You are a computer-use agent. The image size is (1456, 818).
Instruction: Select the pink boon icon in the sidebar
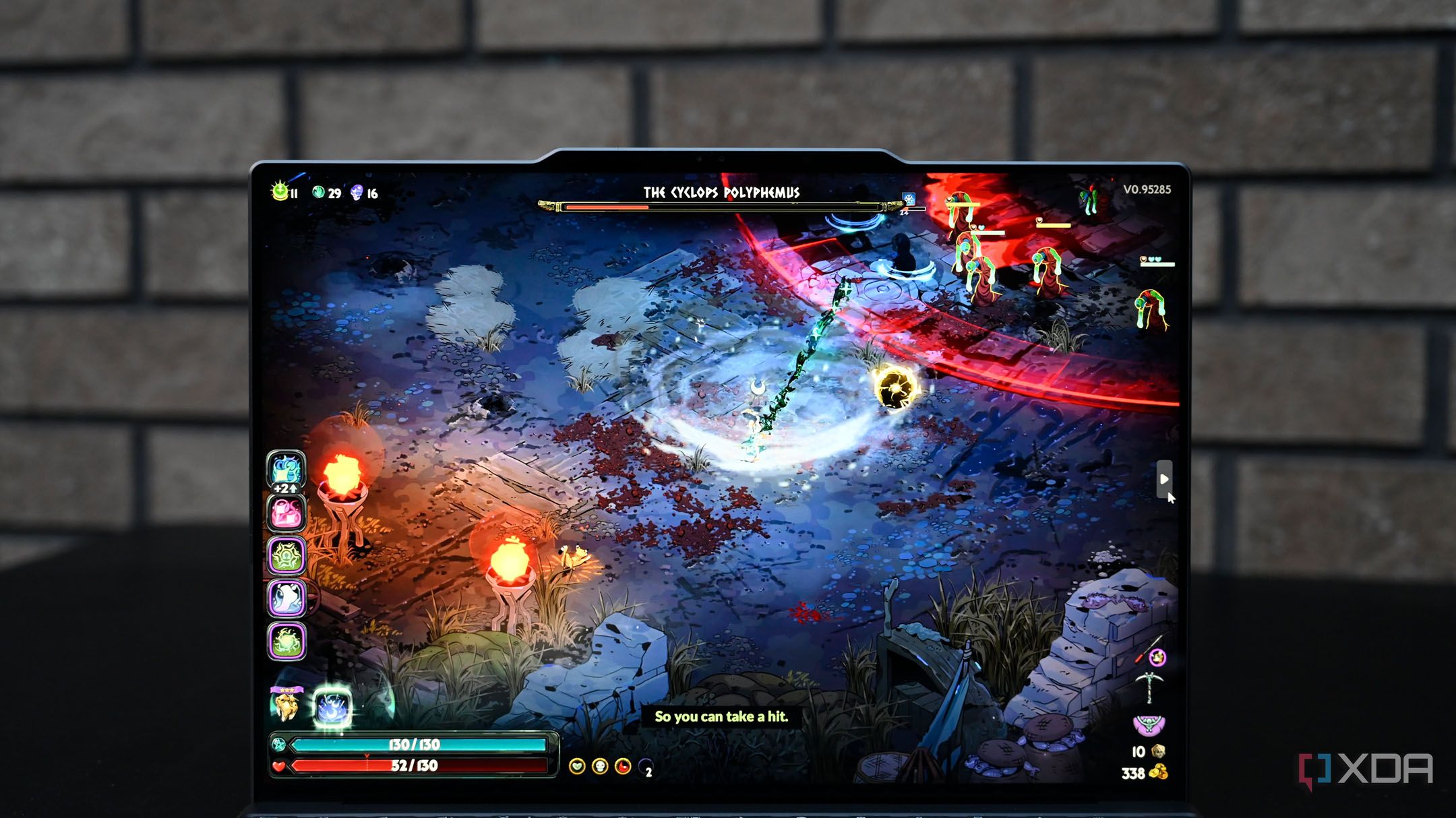pyautogui.click(x=286, y=513)
